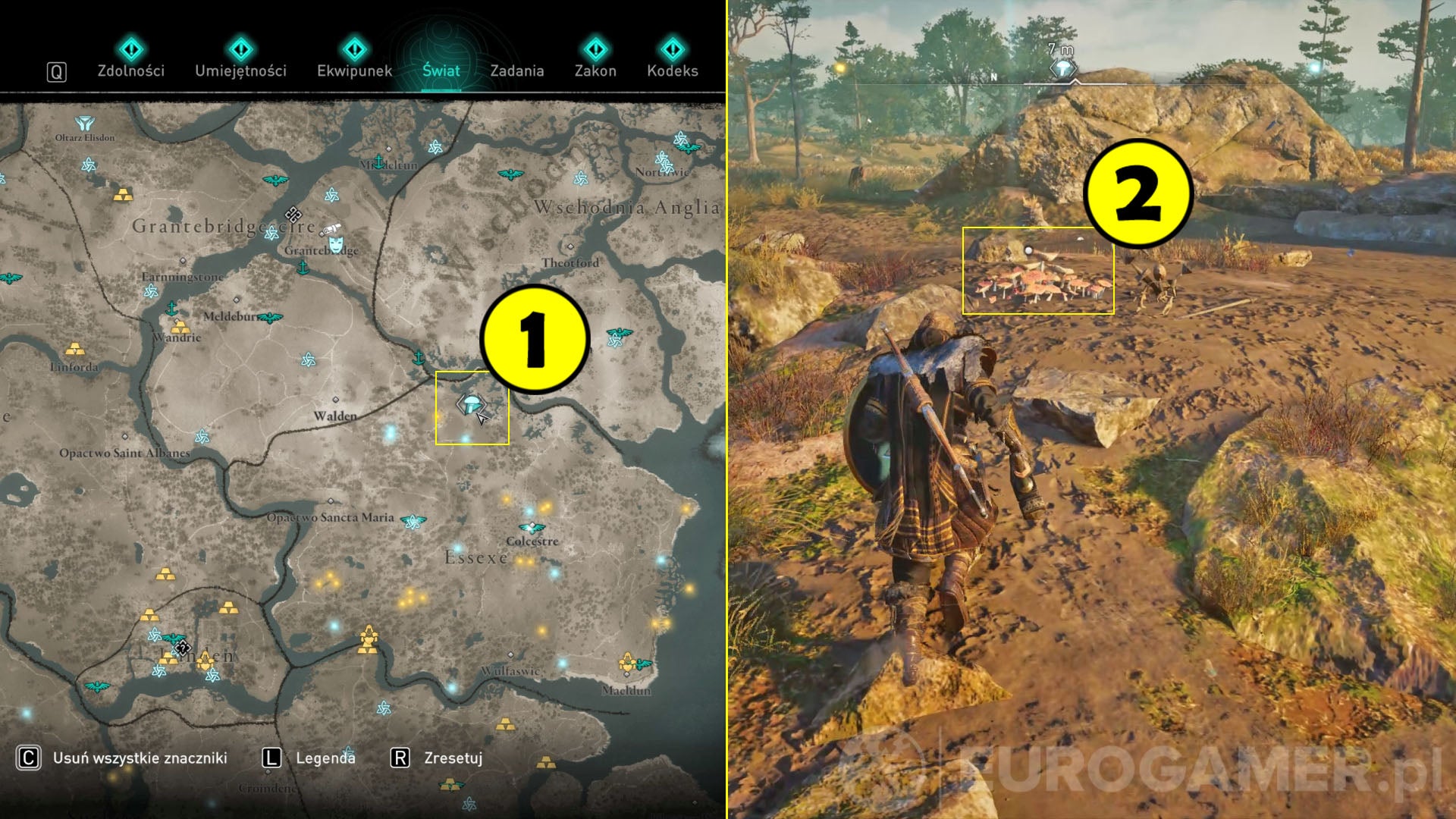The width and height of the screenshot is (1456, 819).
Task: Click the blue knot mystery icon near Earnningstone
Action: (152, 291)
